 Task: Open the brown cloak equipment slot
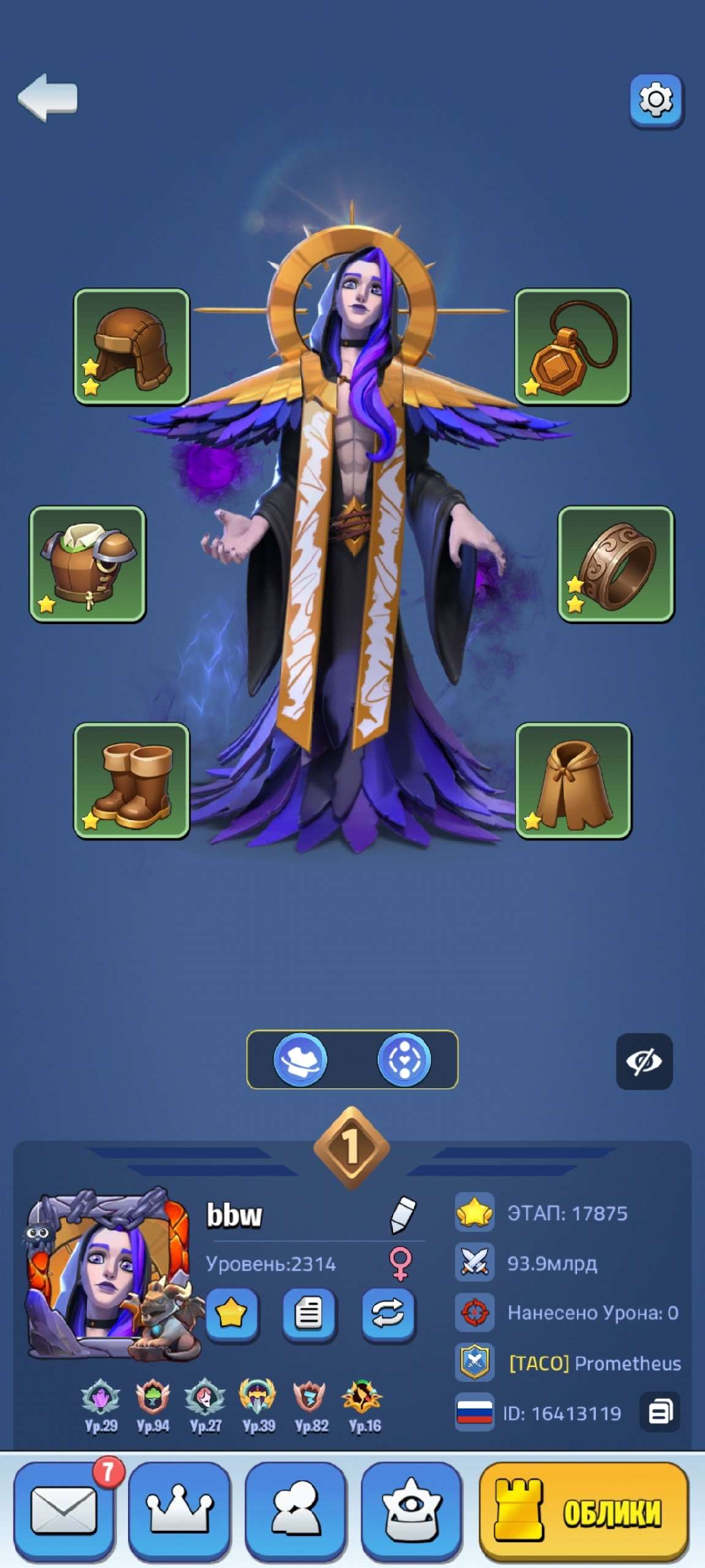tap(573, 780)
